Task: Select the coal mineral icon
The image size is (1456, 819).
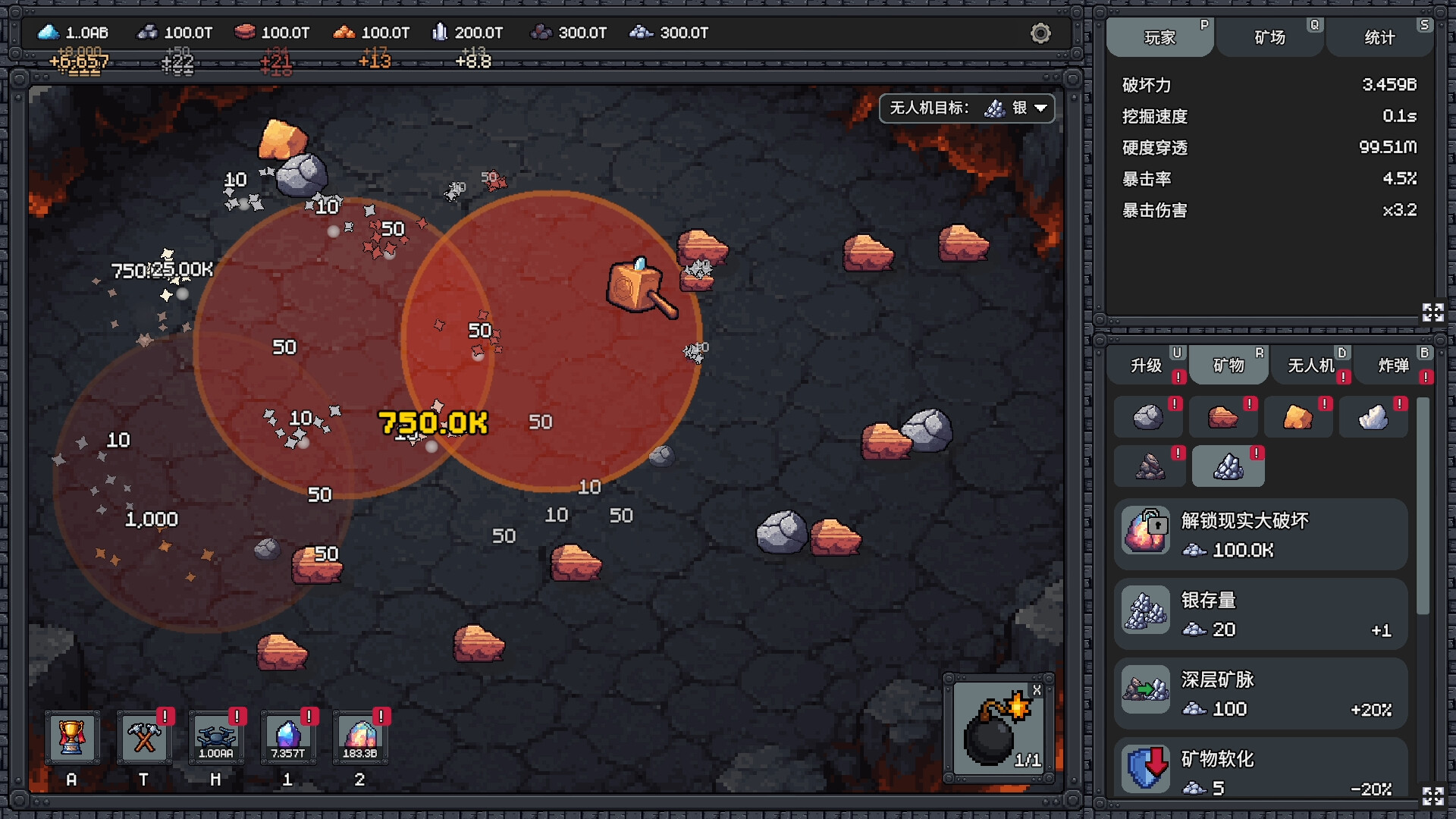Action: [1149, 466]
